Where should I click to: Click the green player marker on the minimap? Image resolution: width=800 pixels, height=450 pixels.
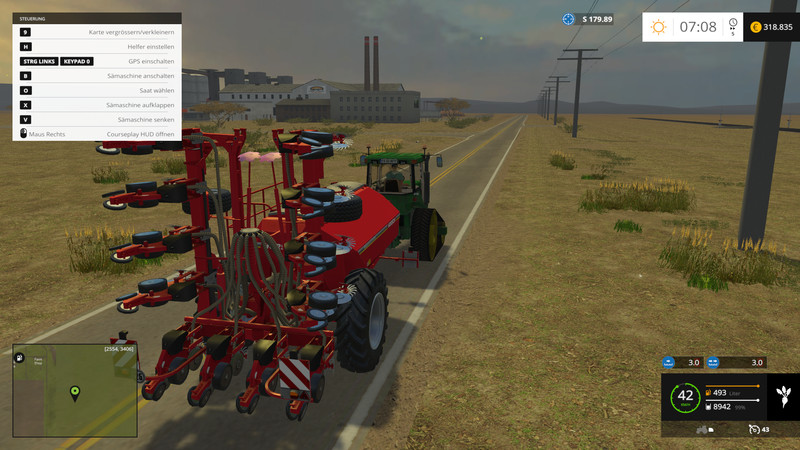tap(74, 391)
